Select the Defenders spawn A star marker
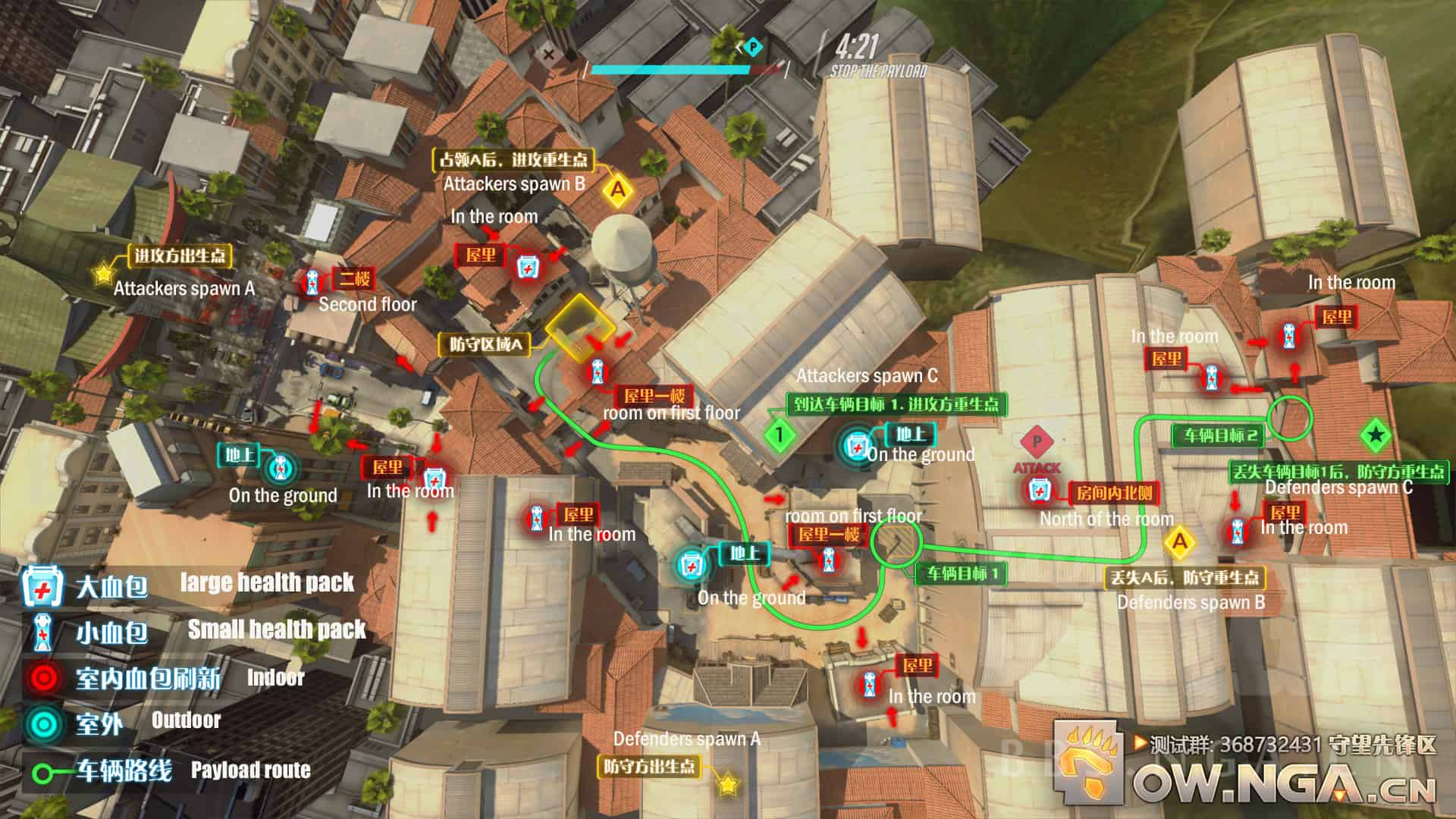1456x819 pixels. 728,784
